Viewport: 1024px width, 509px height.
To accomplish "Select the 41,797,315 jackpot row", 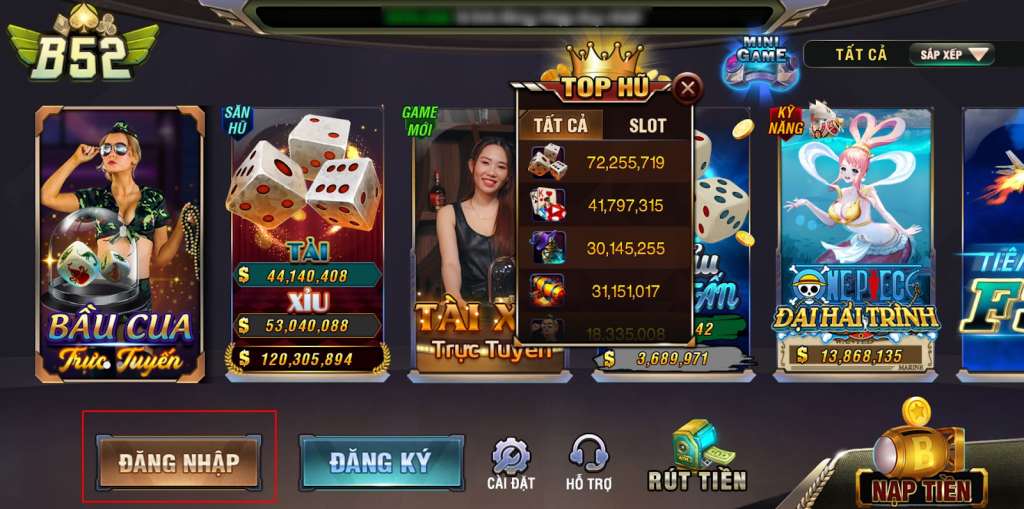I will coord(605,205).
